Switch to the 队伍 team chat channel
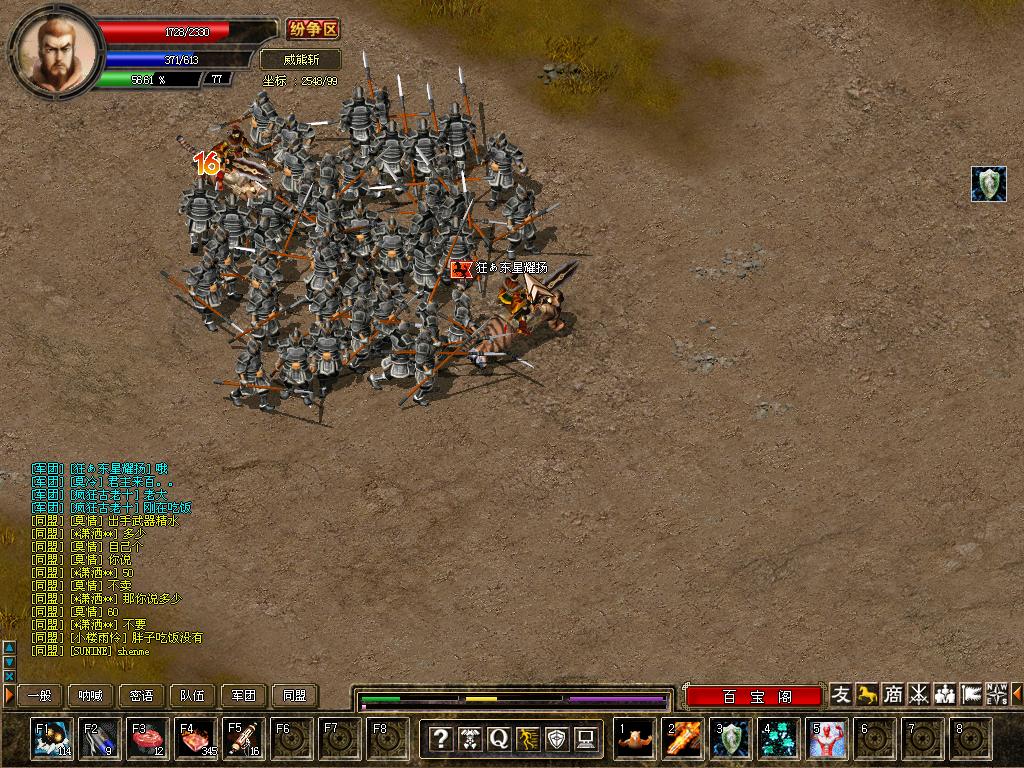1024x768 pixels. point(193,695)
